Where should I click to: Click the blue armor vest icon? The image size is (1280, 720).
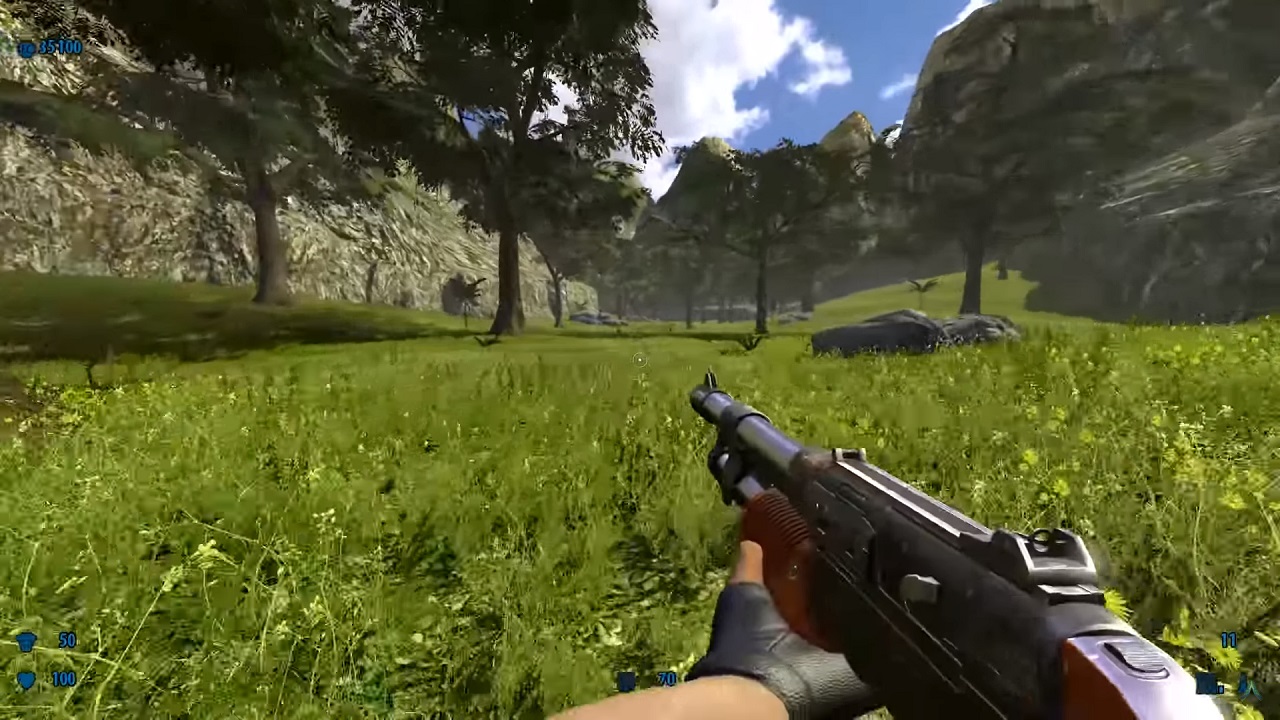[x=26, y=641]
